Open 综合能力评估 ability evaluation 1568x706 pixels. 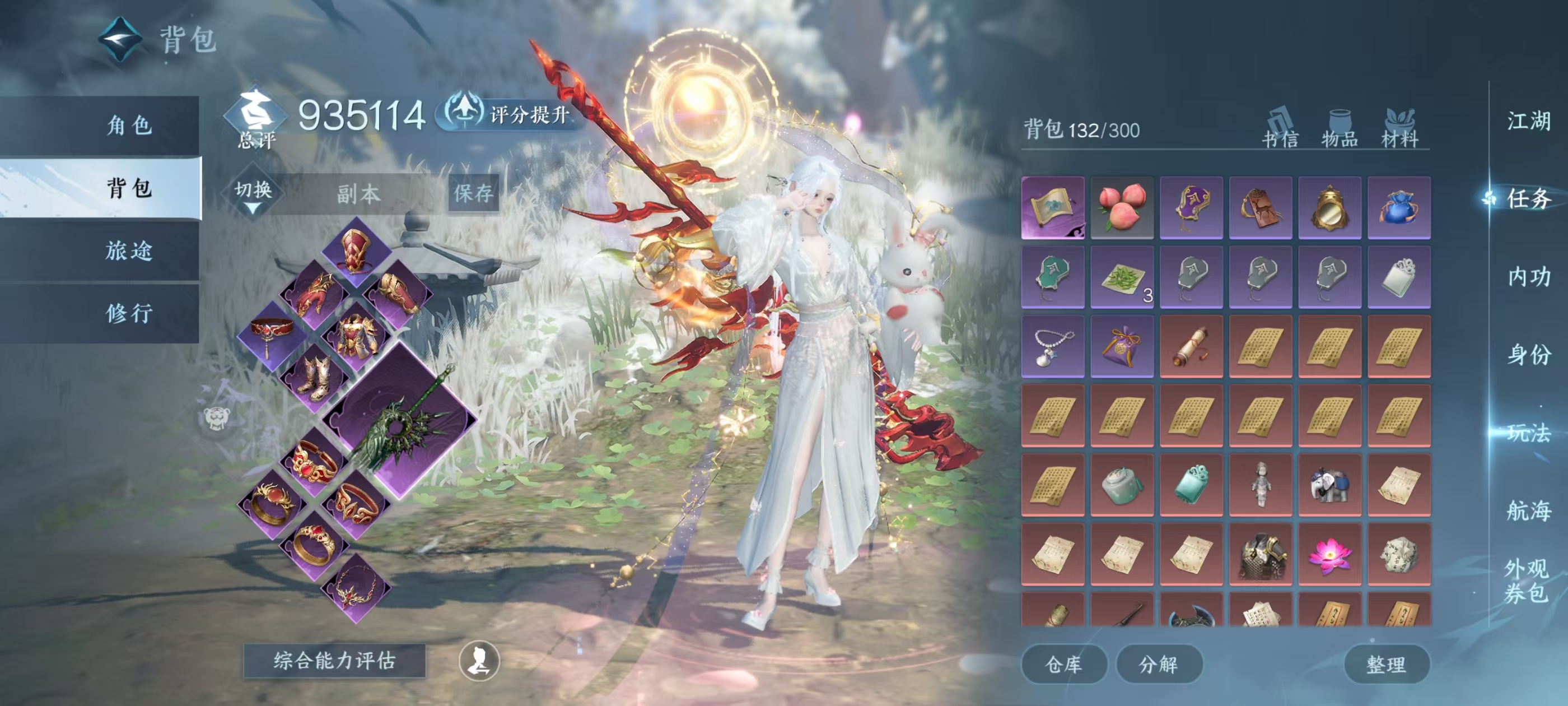[x=334, y=660]
